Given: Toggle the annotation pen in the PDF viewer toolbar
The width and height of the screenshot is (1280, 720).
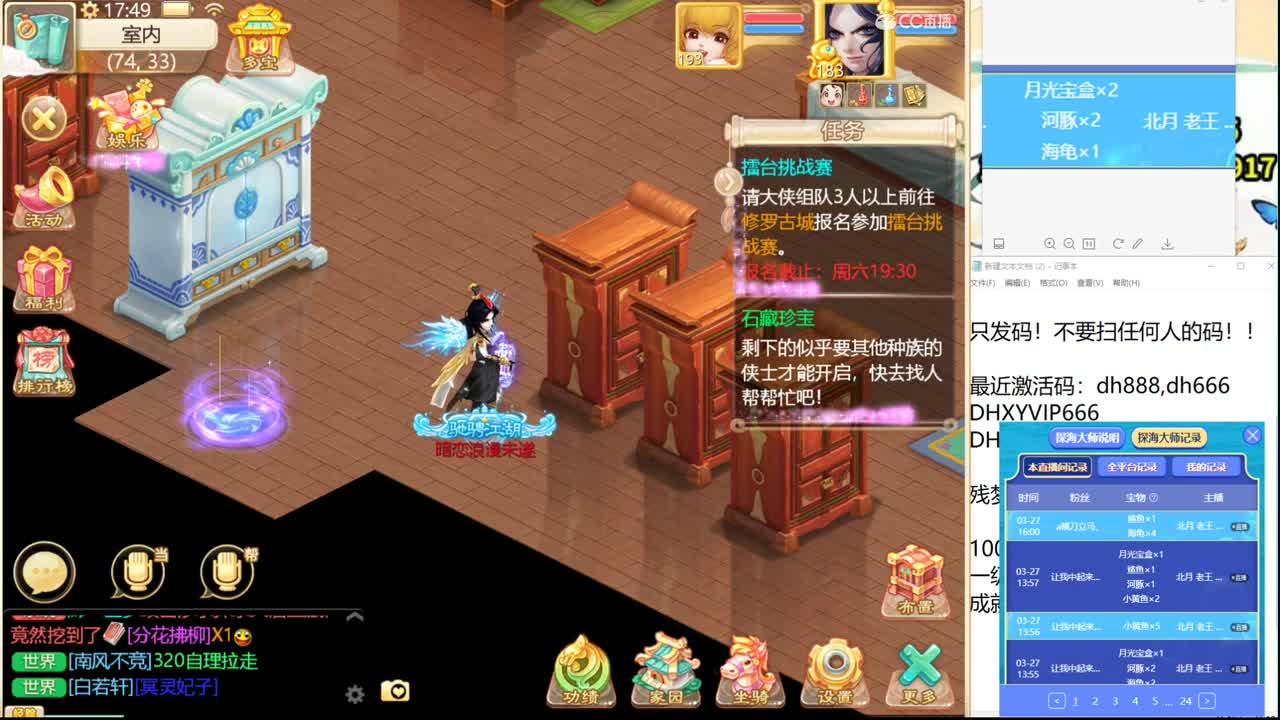Looking at the screenshot, I should coord(1138,243).
